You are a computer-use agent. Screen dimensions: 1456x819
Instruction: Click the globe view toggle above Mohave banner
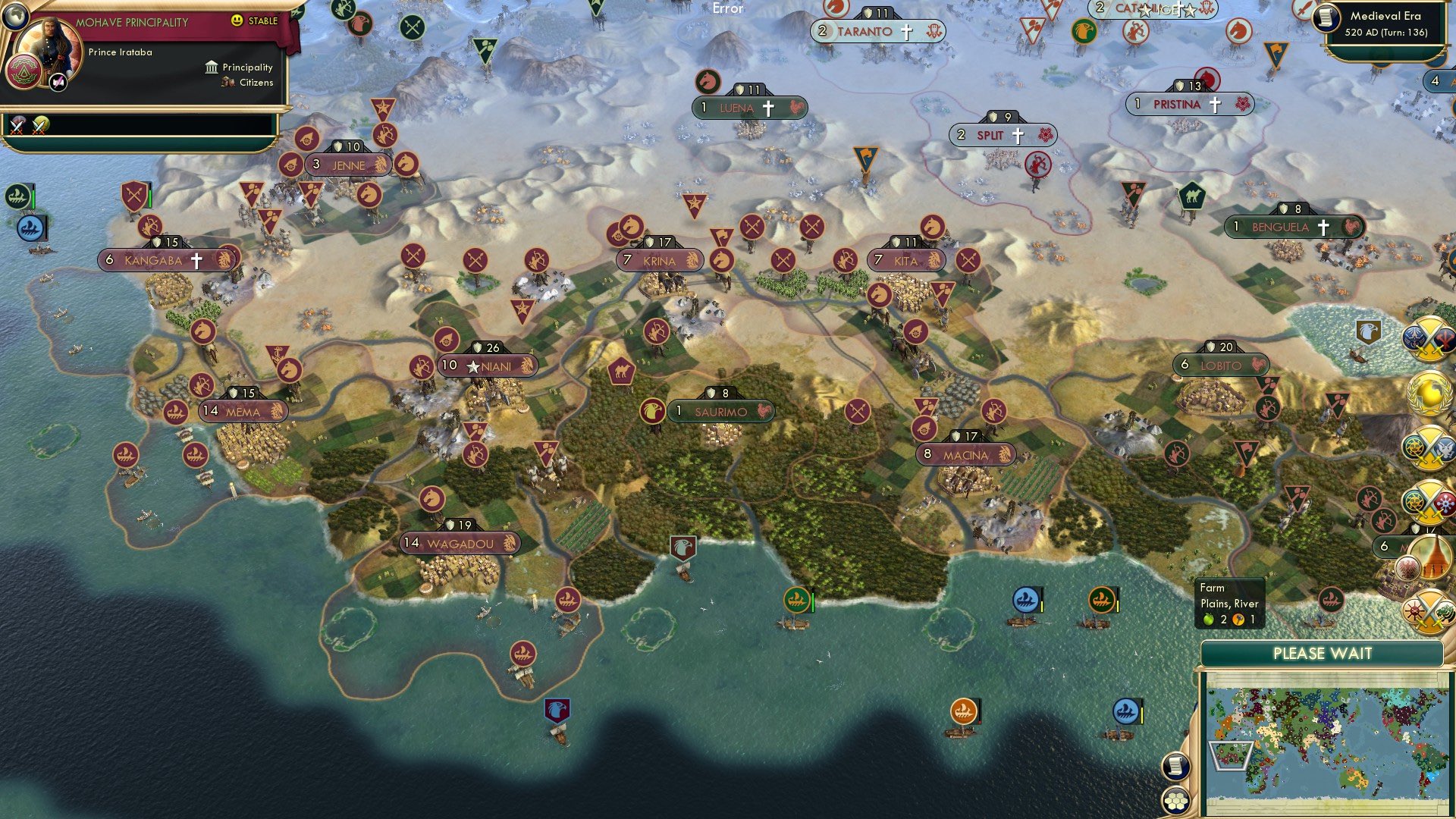[x=15, y=15]
